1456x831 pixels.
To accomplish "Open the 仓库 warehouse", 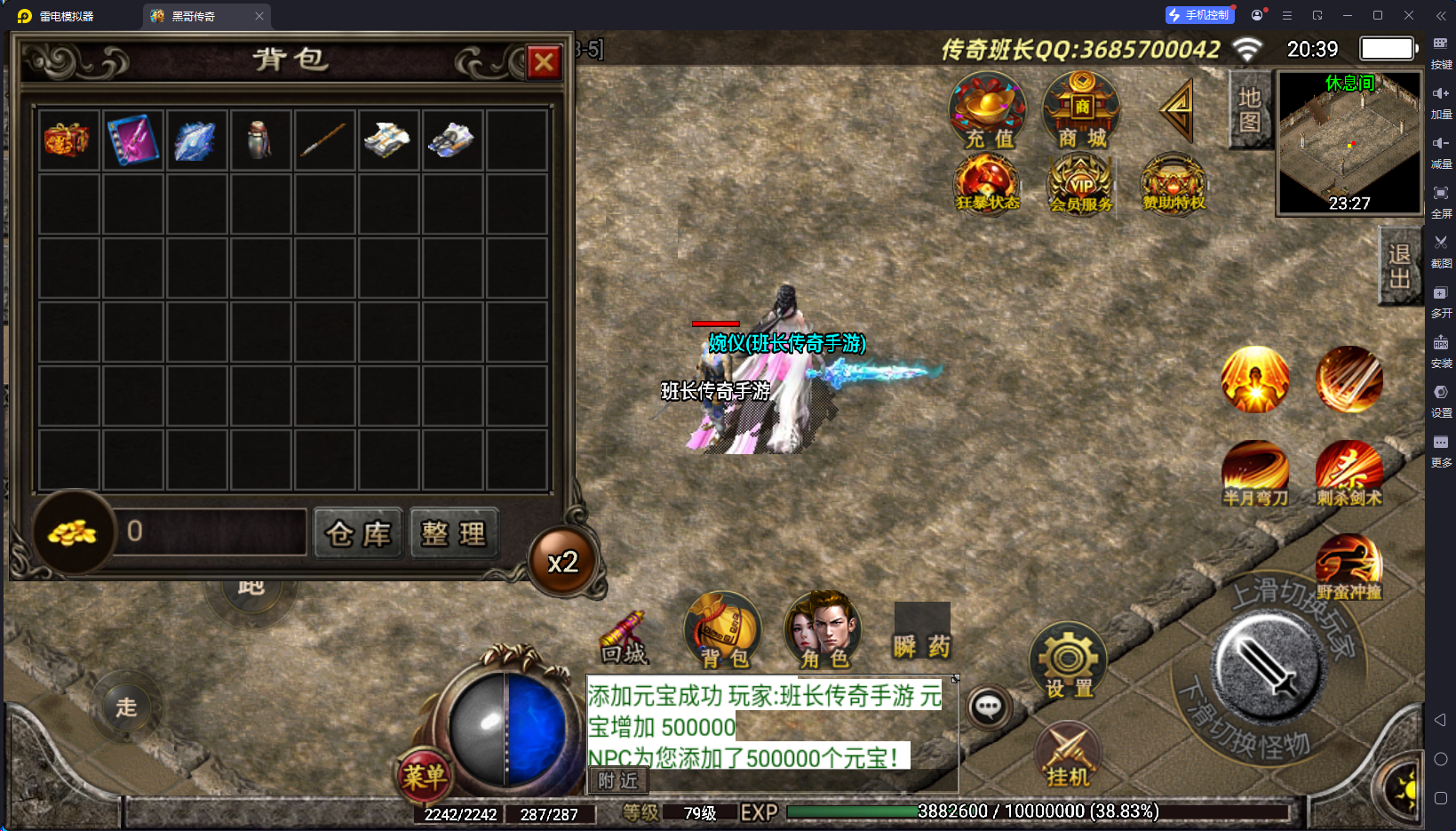I will coord(358,533).
